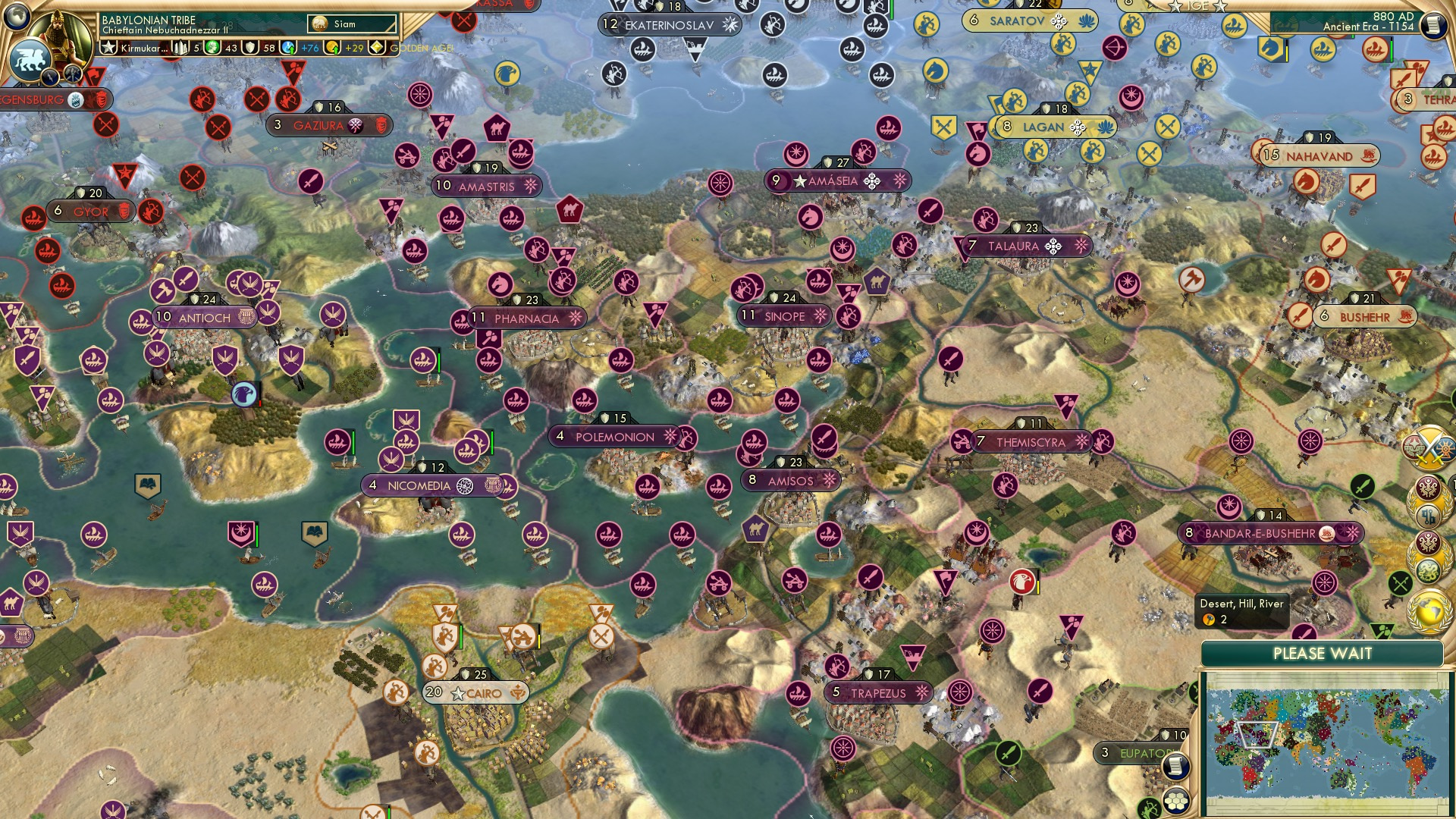Open the science beaker showing +76
Image resolution: width=1456 pixels, height=819 pixels.
point(289,47)
